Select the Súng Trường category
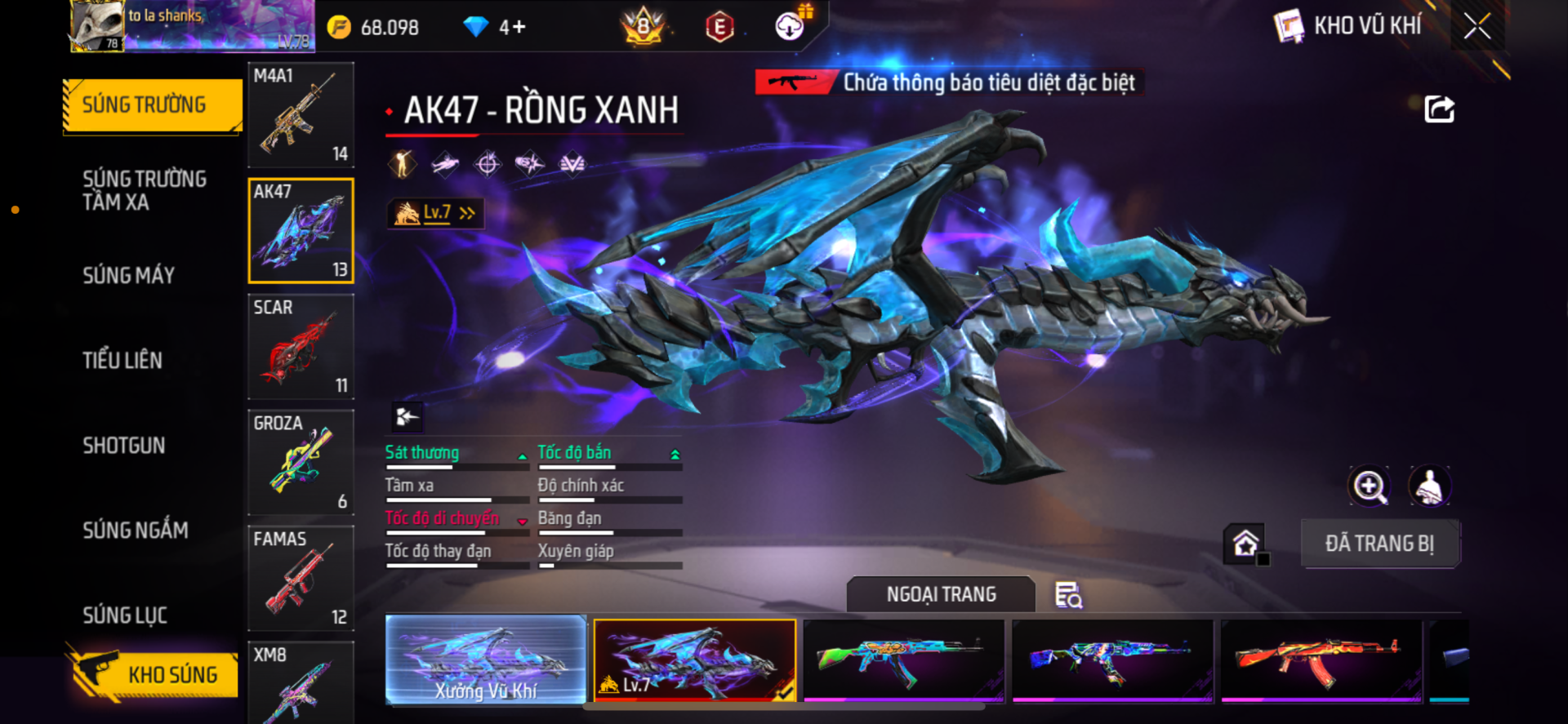Viewport: 1568px width, 724px height. point(152,105)
